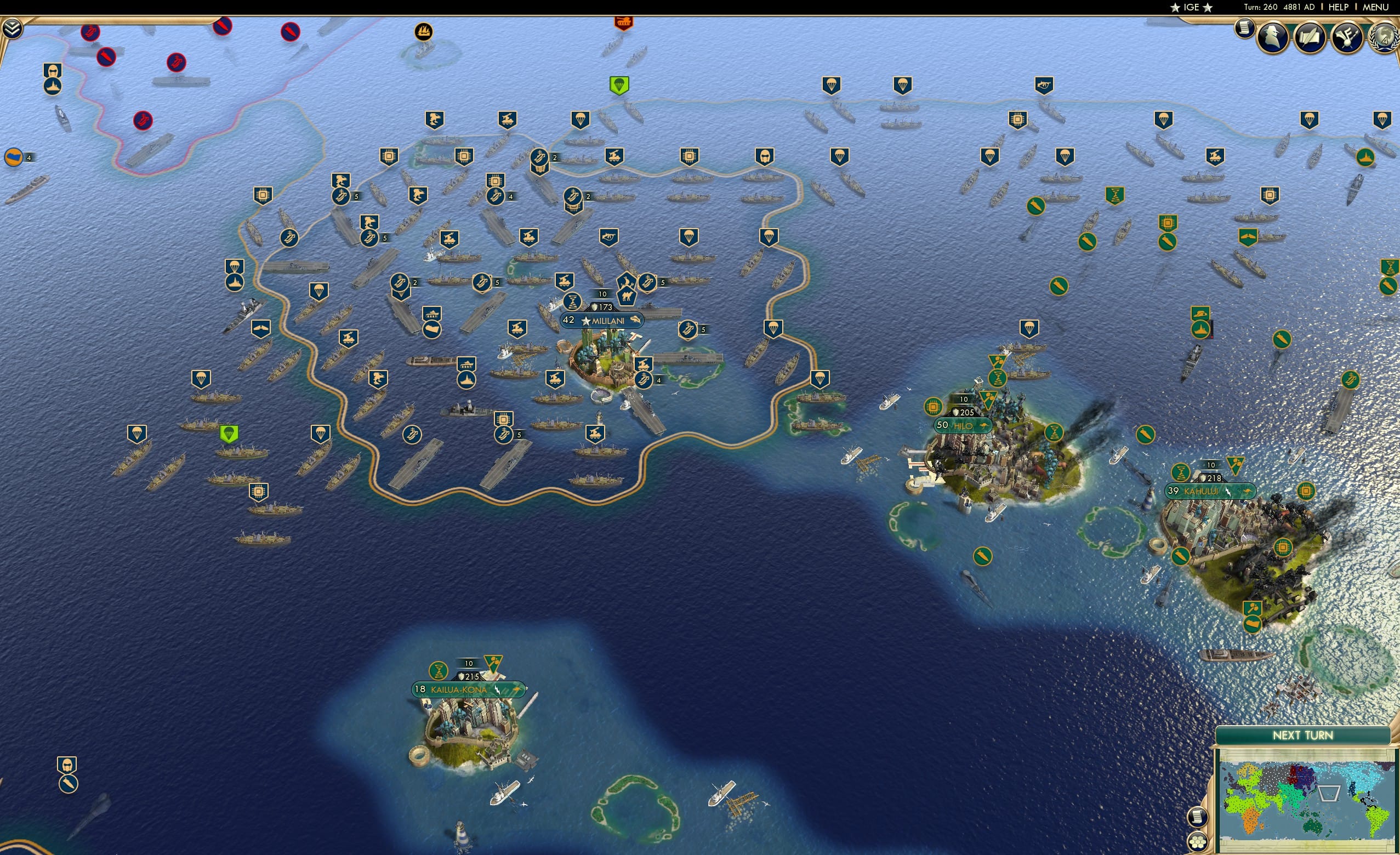Open the Culture overview music-note icon
Viewport: 1400px width, 855px height.
[x=1347, y=37]
